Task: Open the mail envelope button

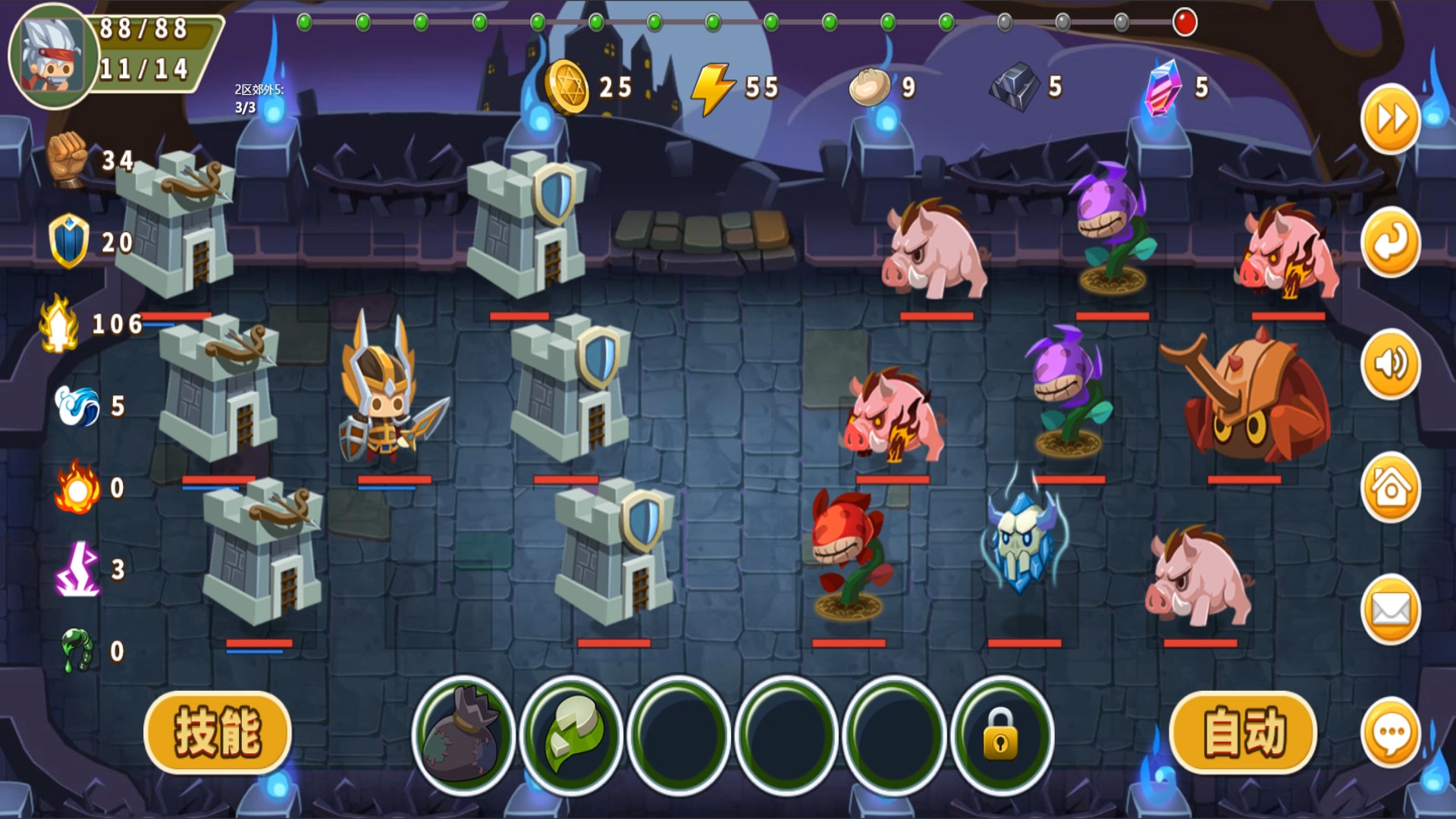Action: [1391, 610]
